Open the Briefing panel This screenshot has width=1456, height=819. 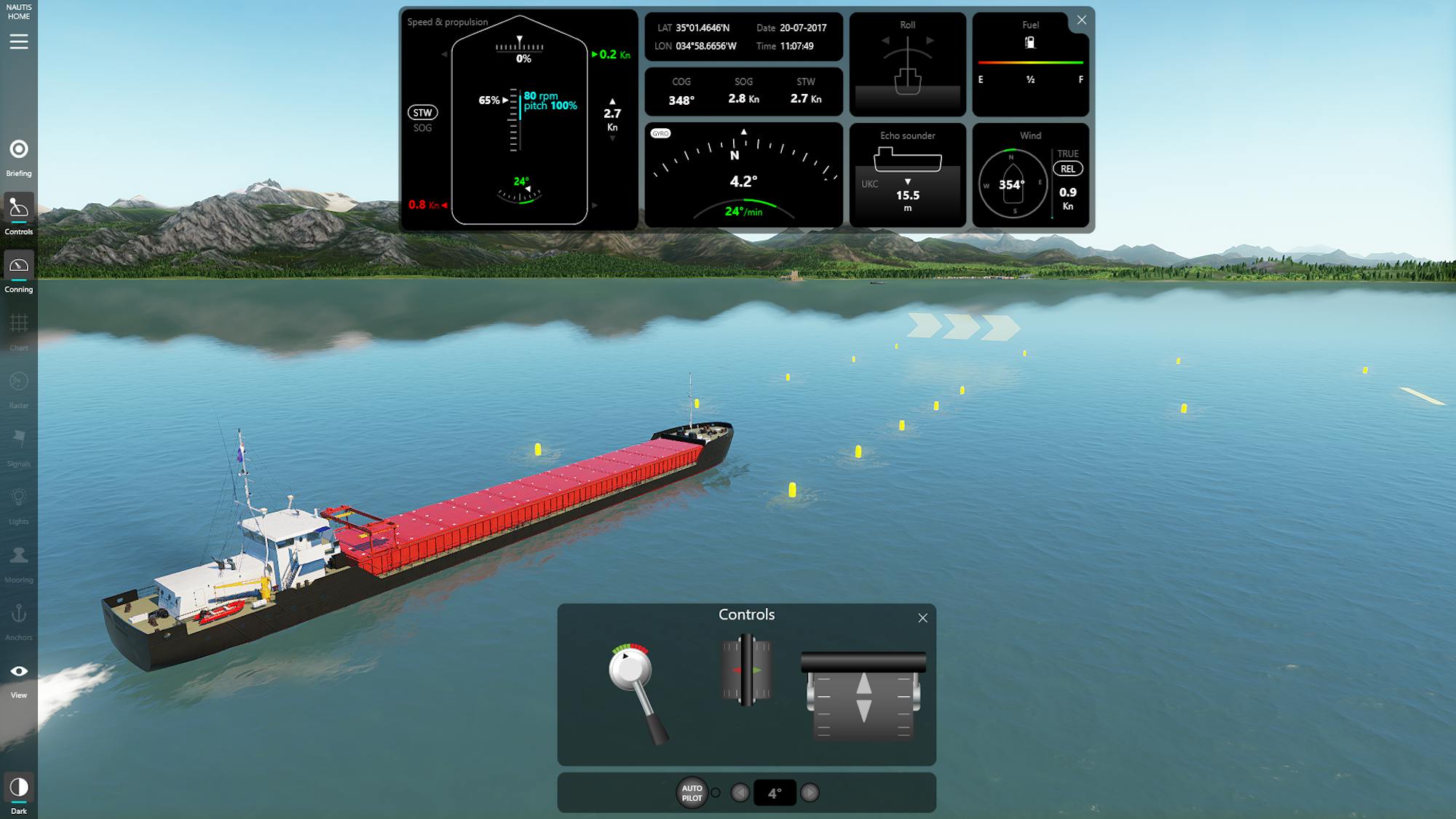coord(19,157)
